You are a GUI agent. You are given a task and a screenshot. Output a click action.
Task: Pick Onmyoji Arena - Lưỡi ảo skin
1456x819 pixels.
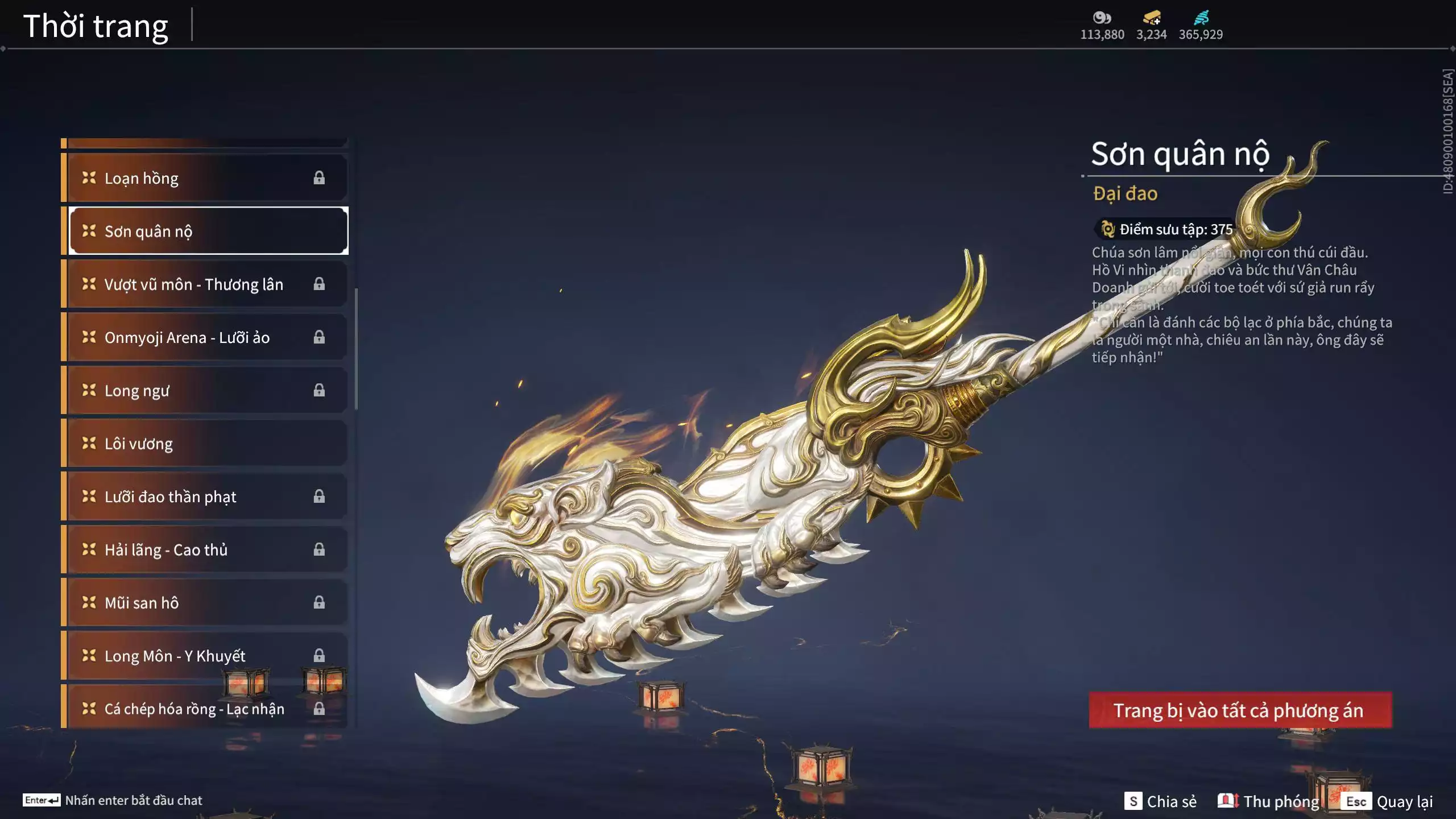coord(205,337)
